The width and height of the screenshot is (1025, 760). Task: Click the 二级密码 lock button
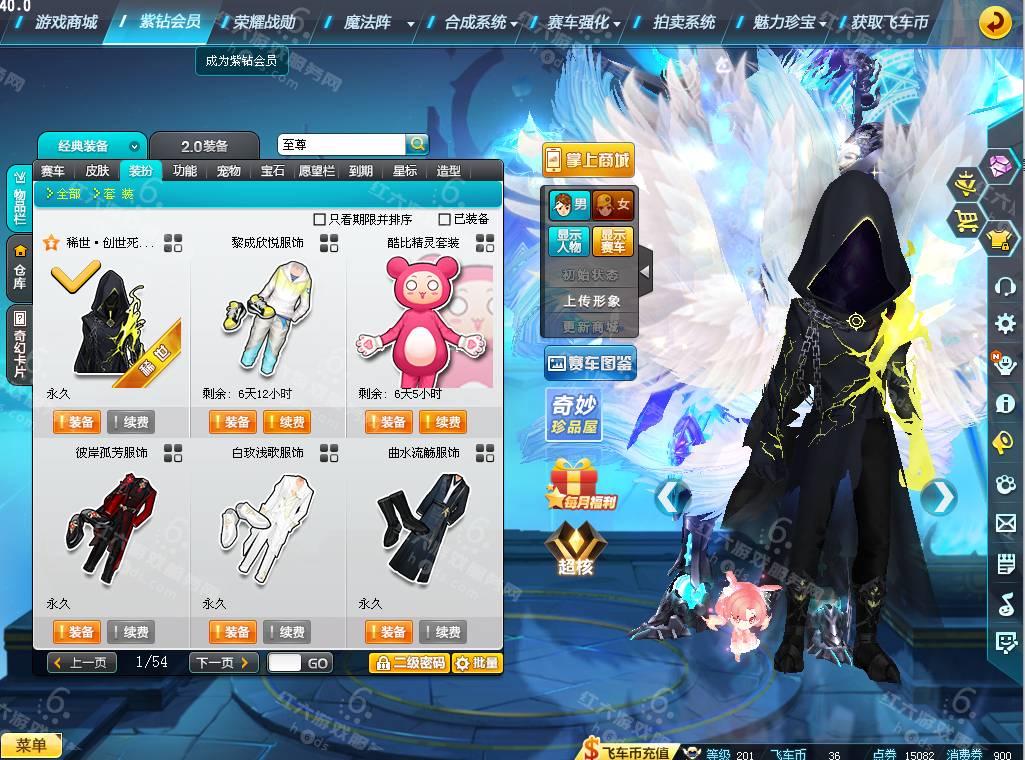coord(409,662)
